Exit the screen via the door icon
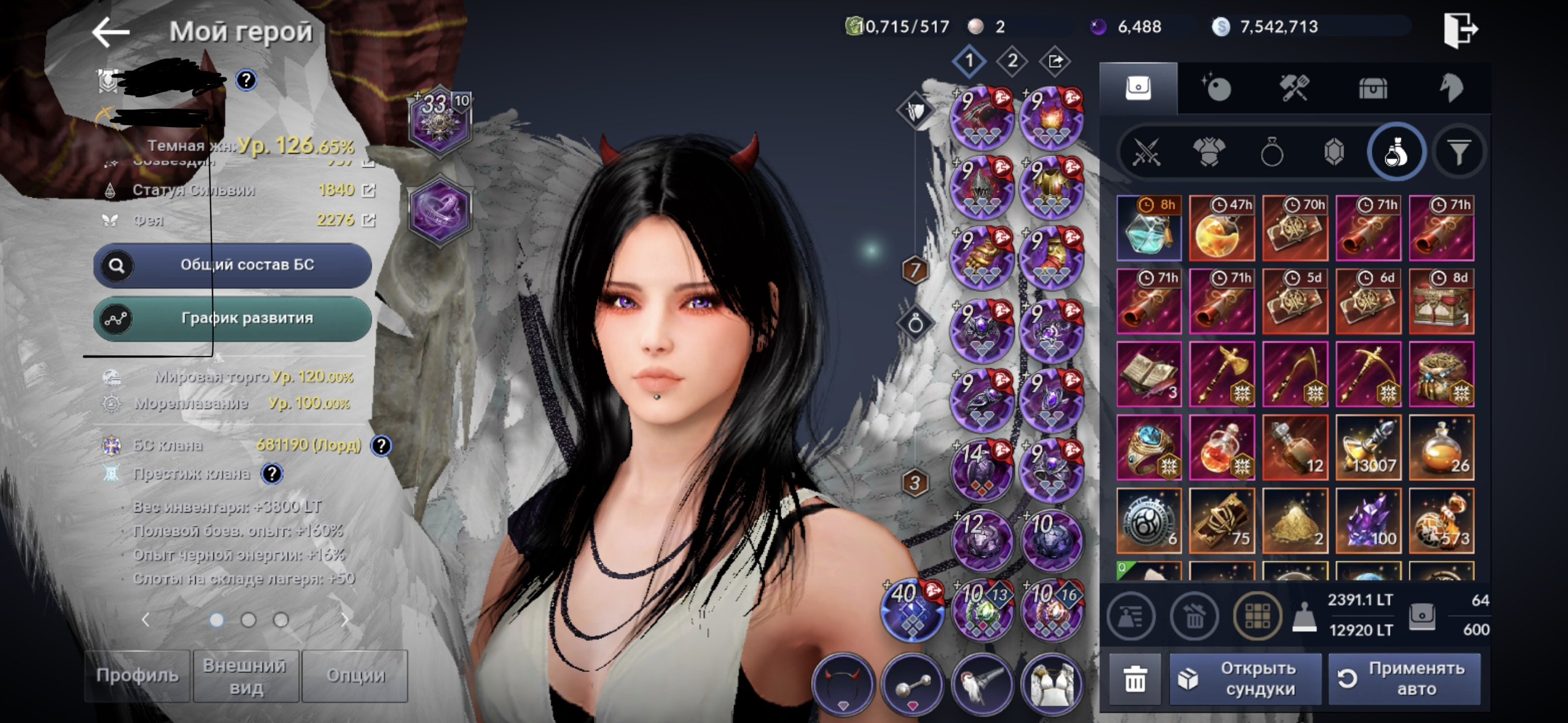The height and width of the screenshot is (723, 1568). pos(1460,29)
